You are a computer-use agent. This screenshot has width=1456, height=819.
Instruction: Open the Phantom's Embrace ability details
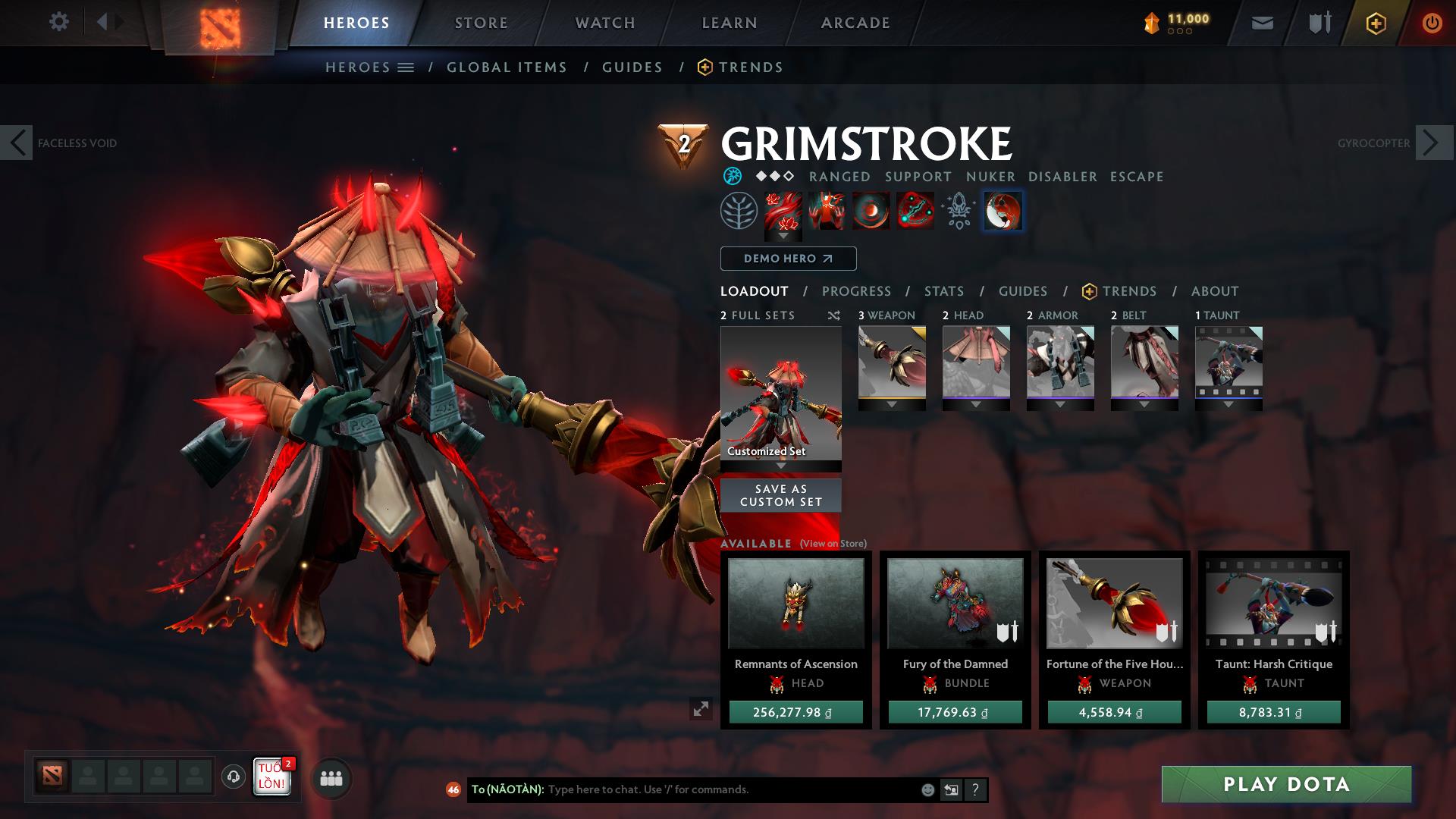pyautogui.click(x=827, y=212)
